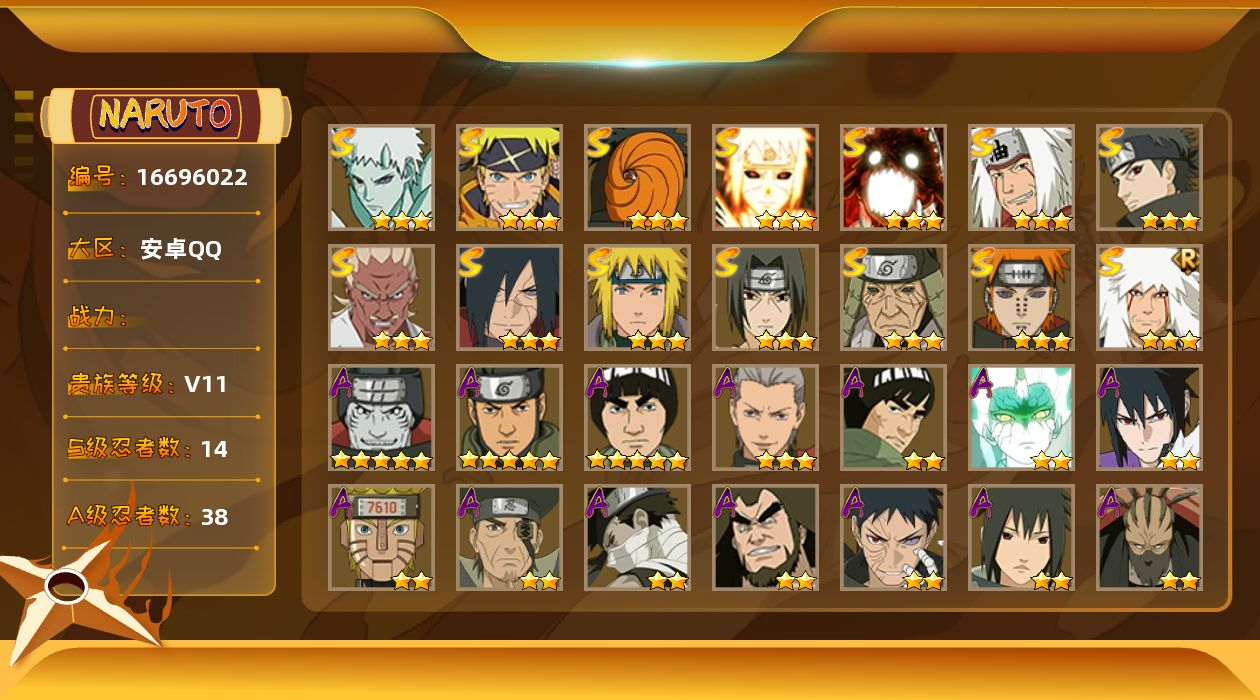
Task: Select the red beast-cloak Naruto tile
Action: (893, 177)
